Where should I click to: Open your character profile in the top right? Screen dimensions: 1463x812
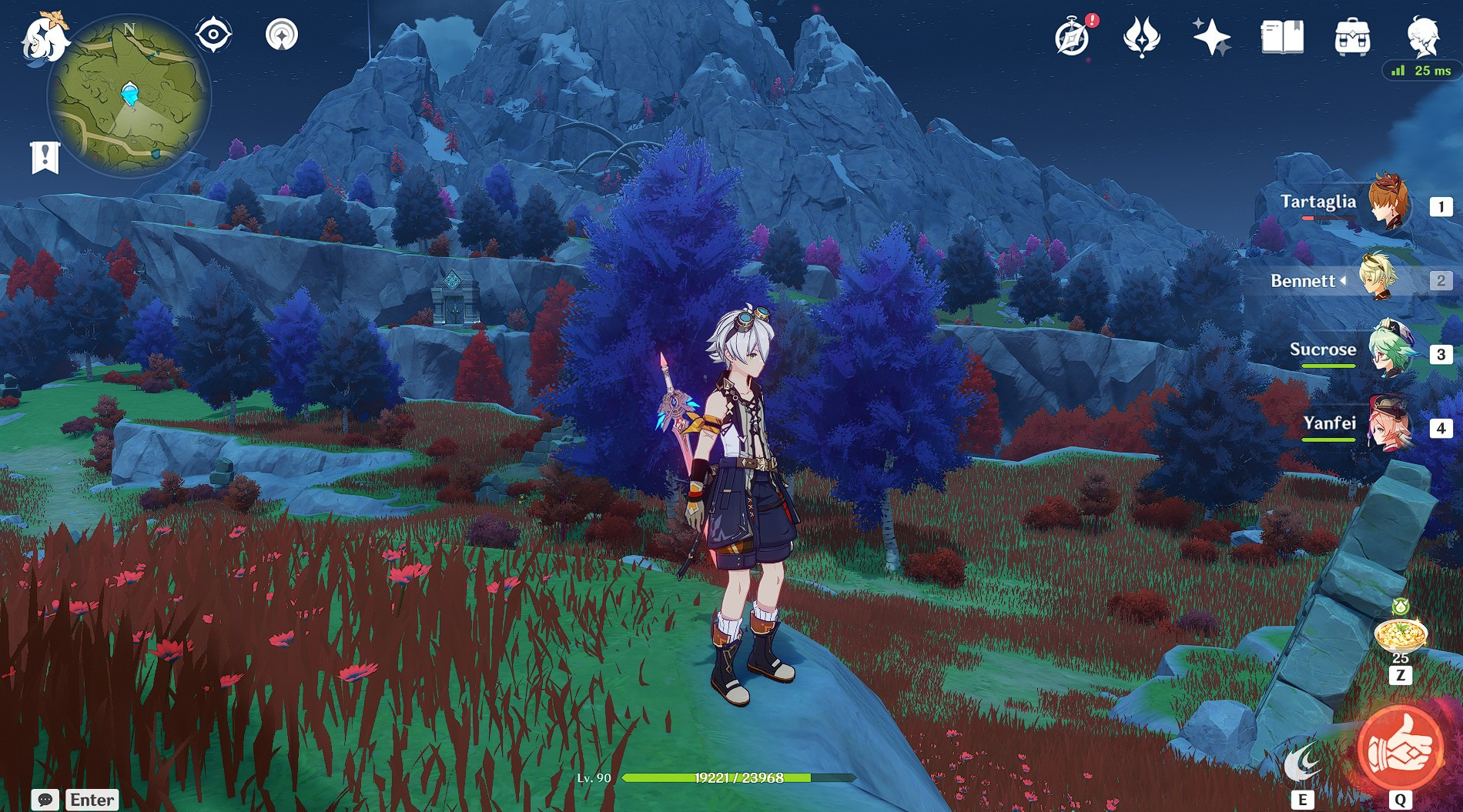coord(1425,36)
